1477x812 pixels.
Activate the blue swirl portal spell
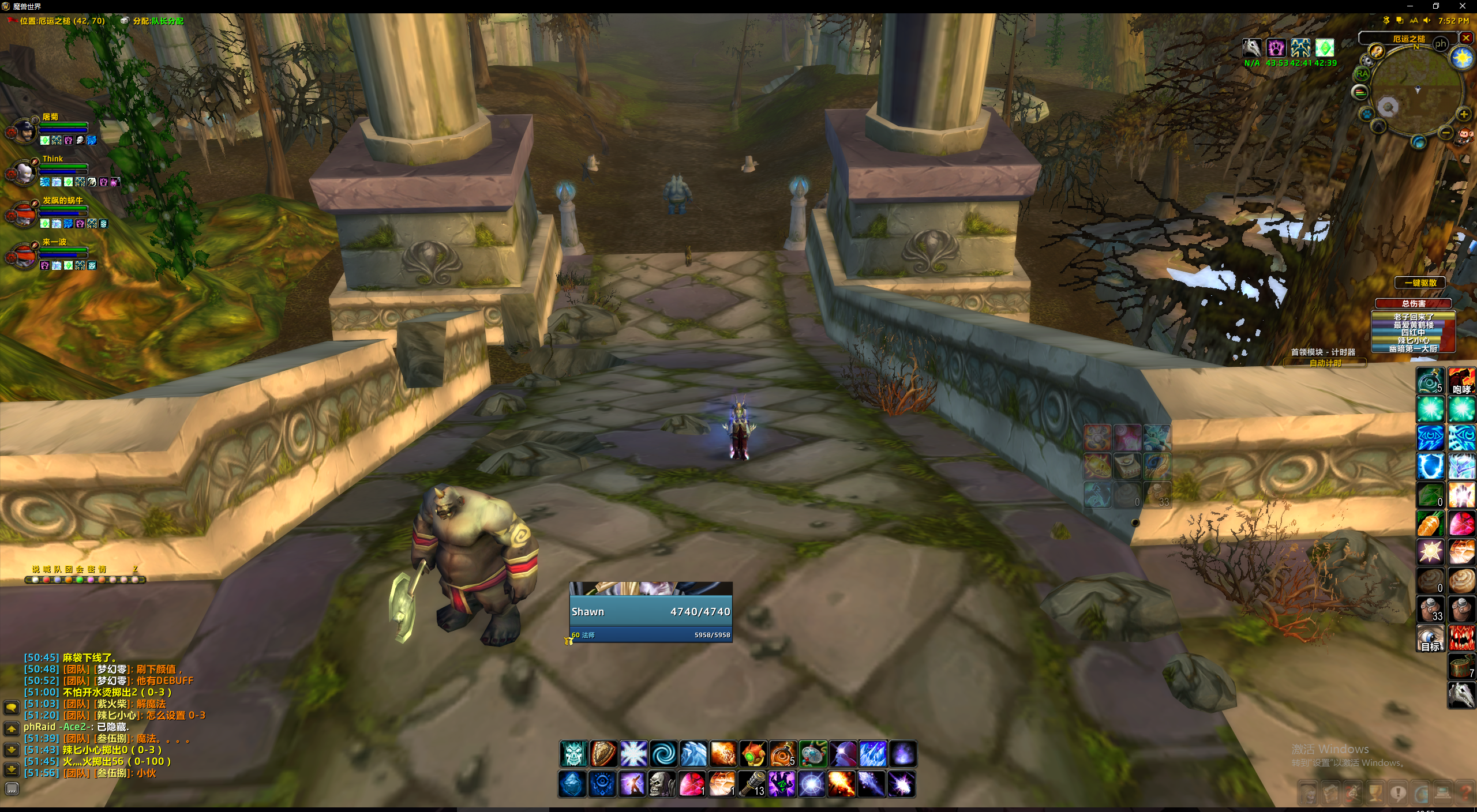click(x=663, y=754)
